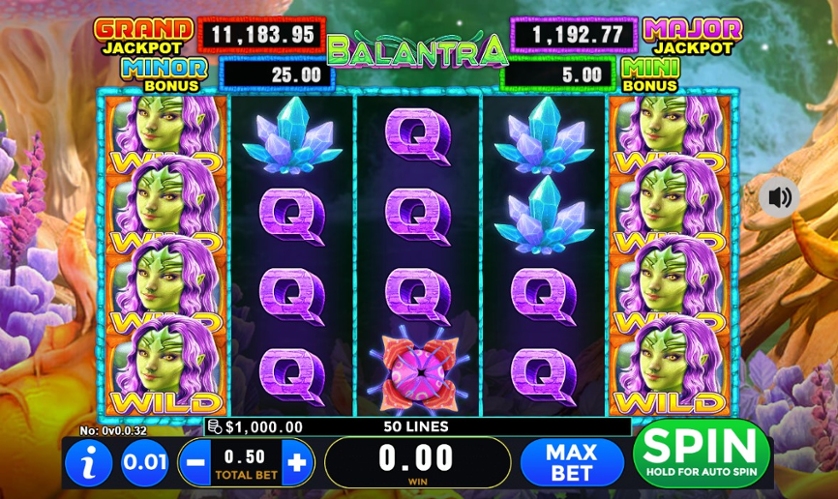Set the maximum bet with MAX BET
The image size is (838, 499).
pos(571,462)
